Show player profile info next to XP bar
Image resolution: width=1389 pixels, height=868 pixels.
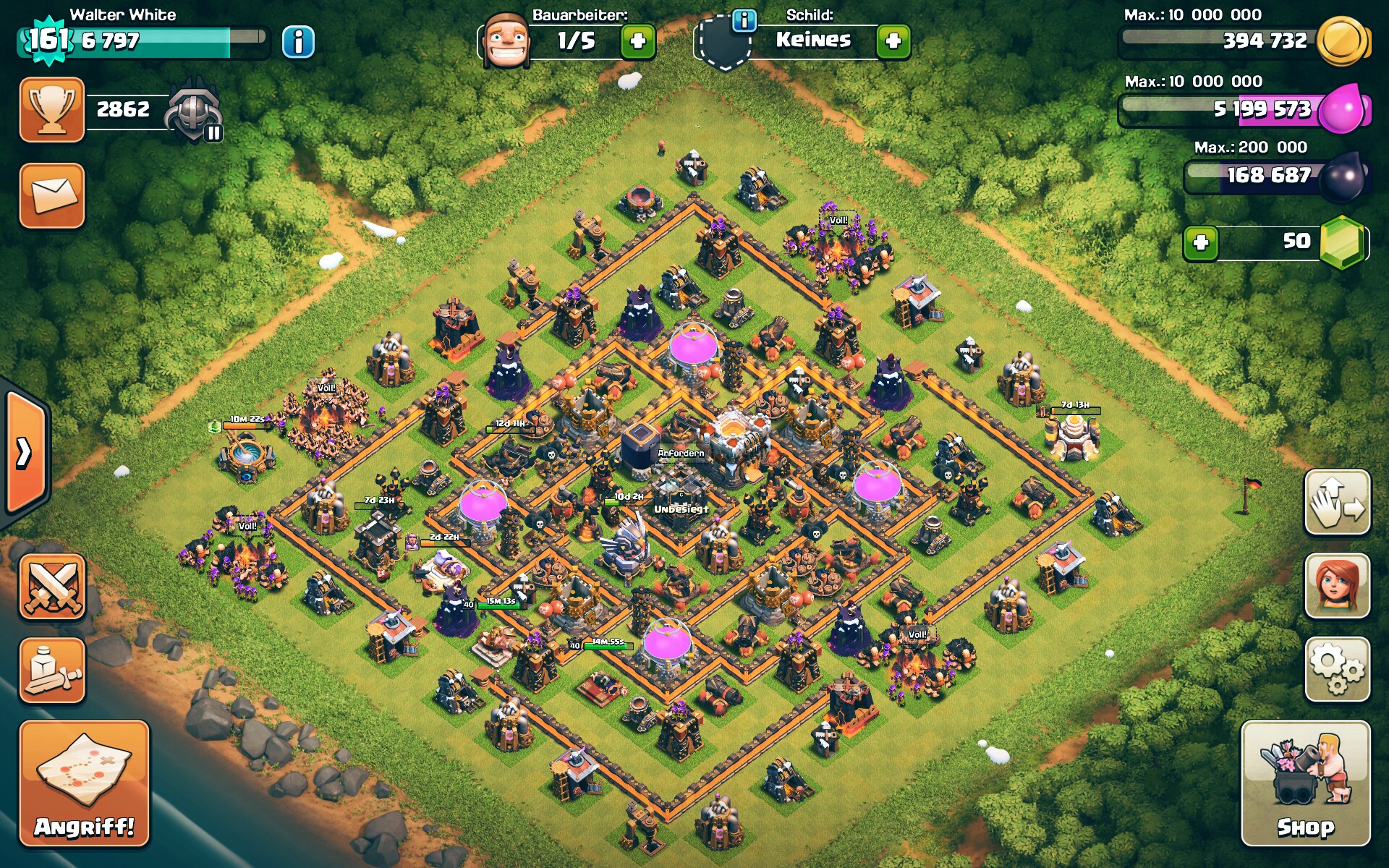pyautogui.click(x=298, y=41)
